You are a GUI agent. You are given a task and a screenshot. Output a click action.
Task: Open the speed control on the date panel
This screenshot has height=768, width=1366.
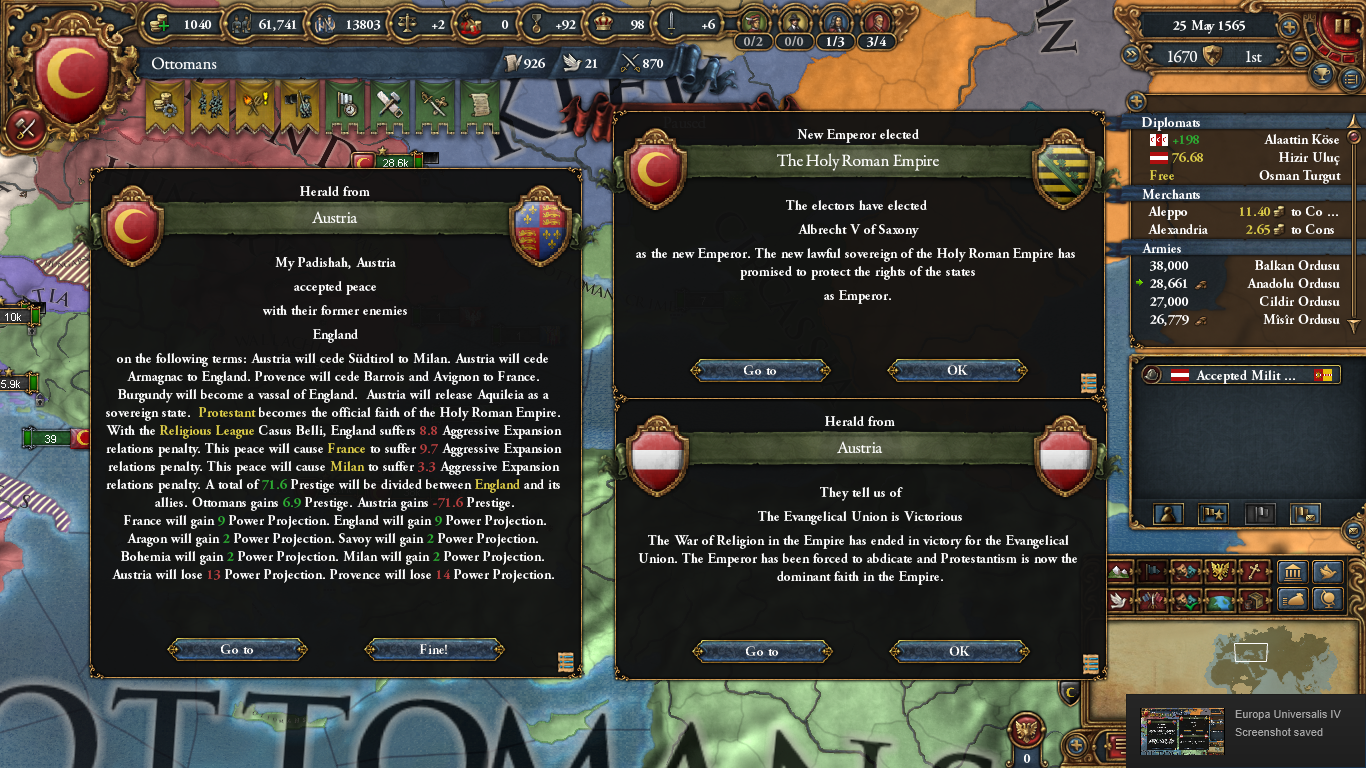tap(1288, 28)
